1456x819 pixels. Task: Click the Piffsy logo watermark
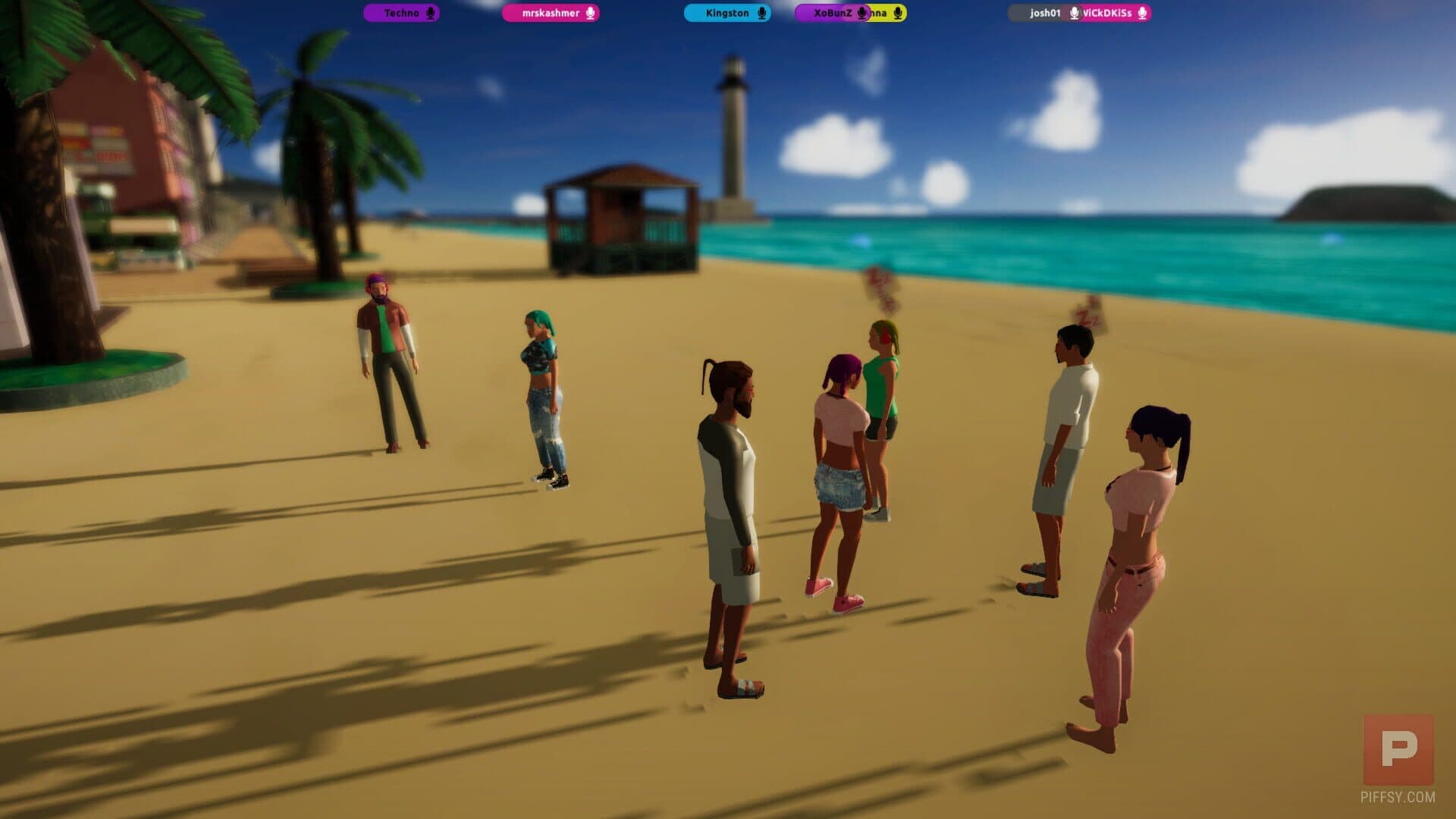pyautogui.click(x=1398, y=749)
